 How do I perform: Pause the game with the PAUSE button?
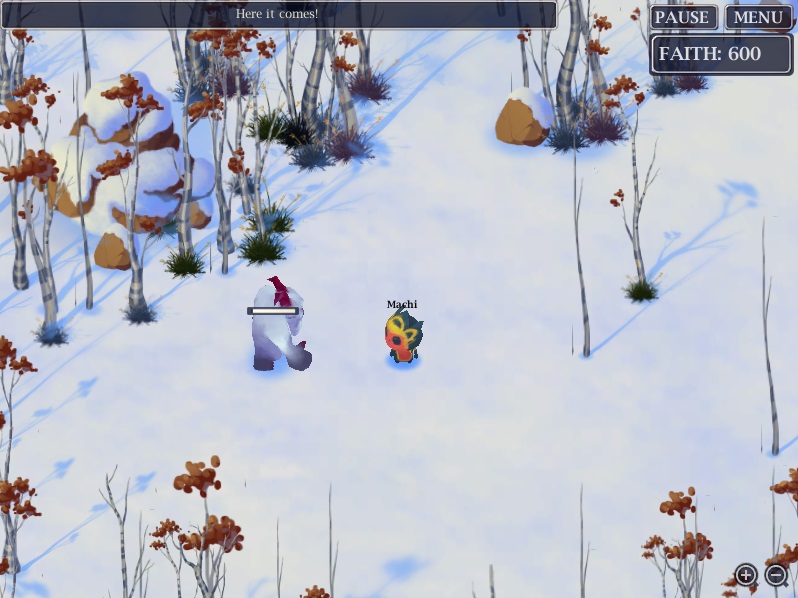pos(682,18)
